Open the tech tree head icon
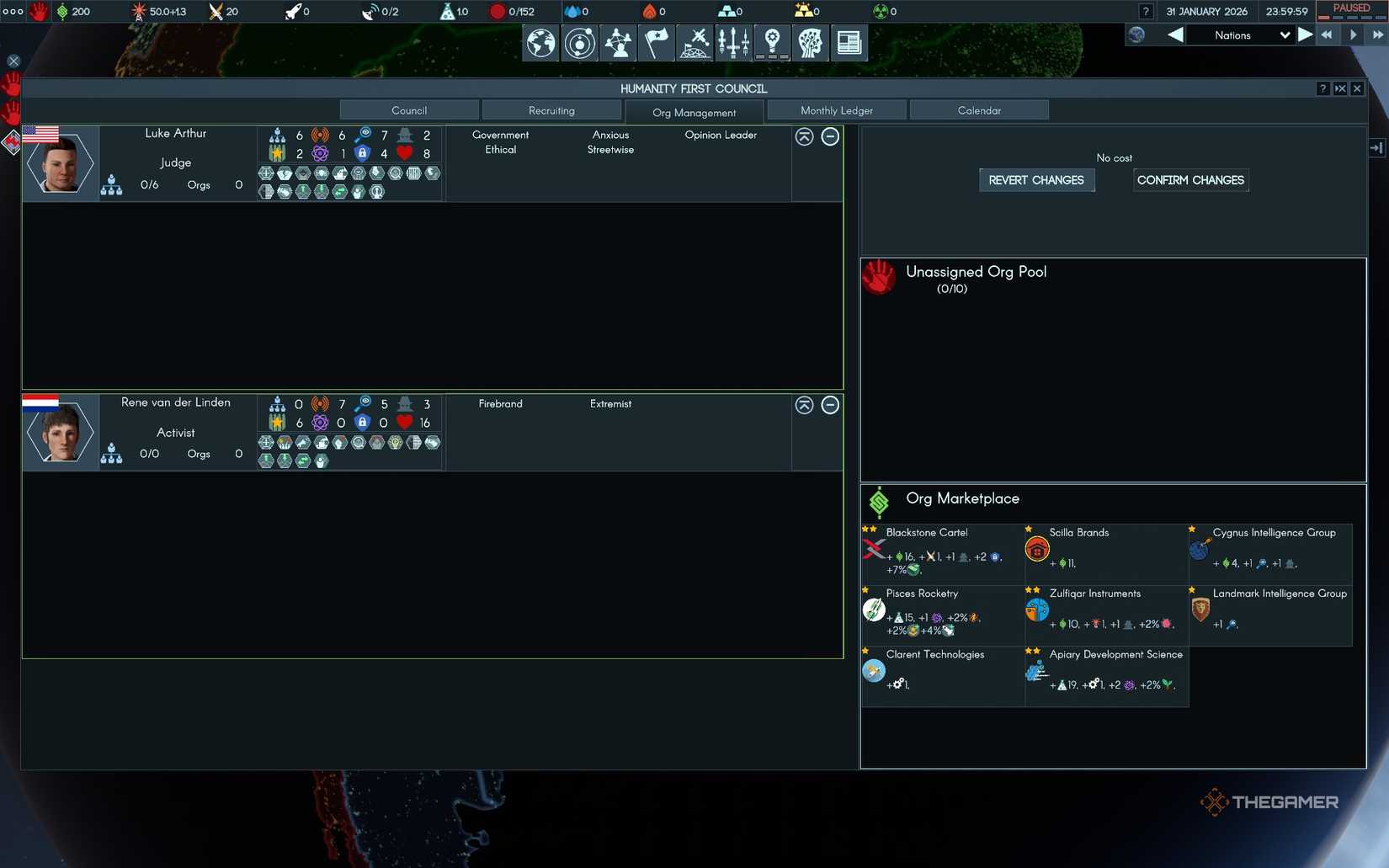This screenshot has width=1389, height=868. [x=810, y=43]
